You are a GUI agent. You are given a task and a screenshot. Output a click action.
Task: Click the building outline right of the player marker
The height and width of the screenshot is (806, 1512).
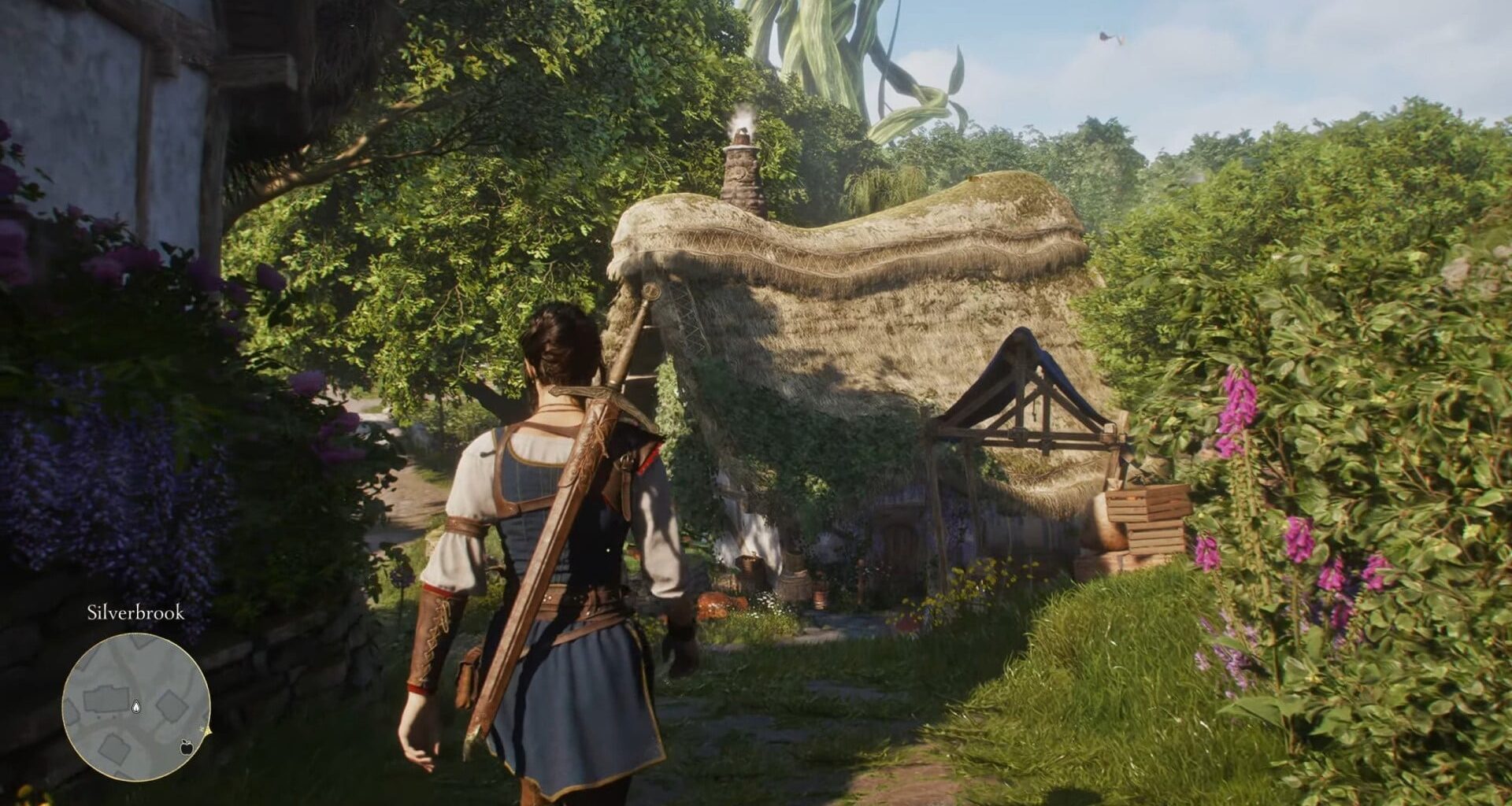(x=172, y=707)
